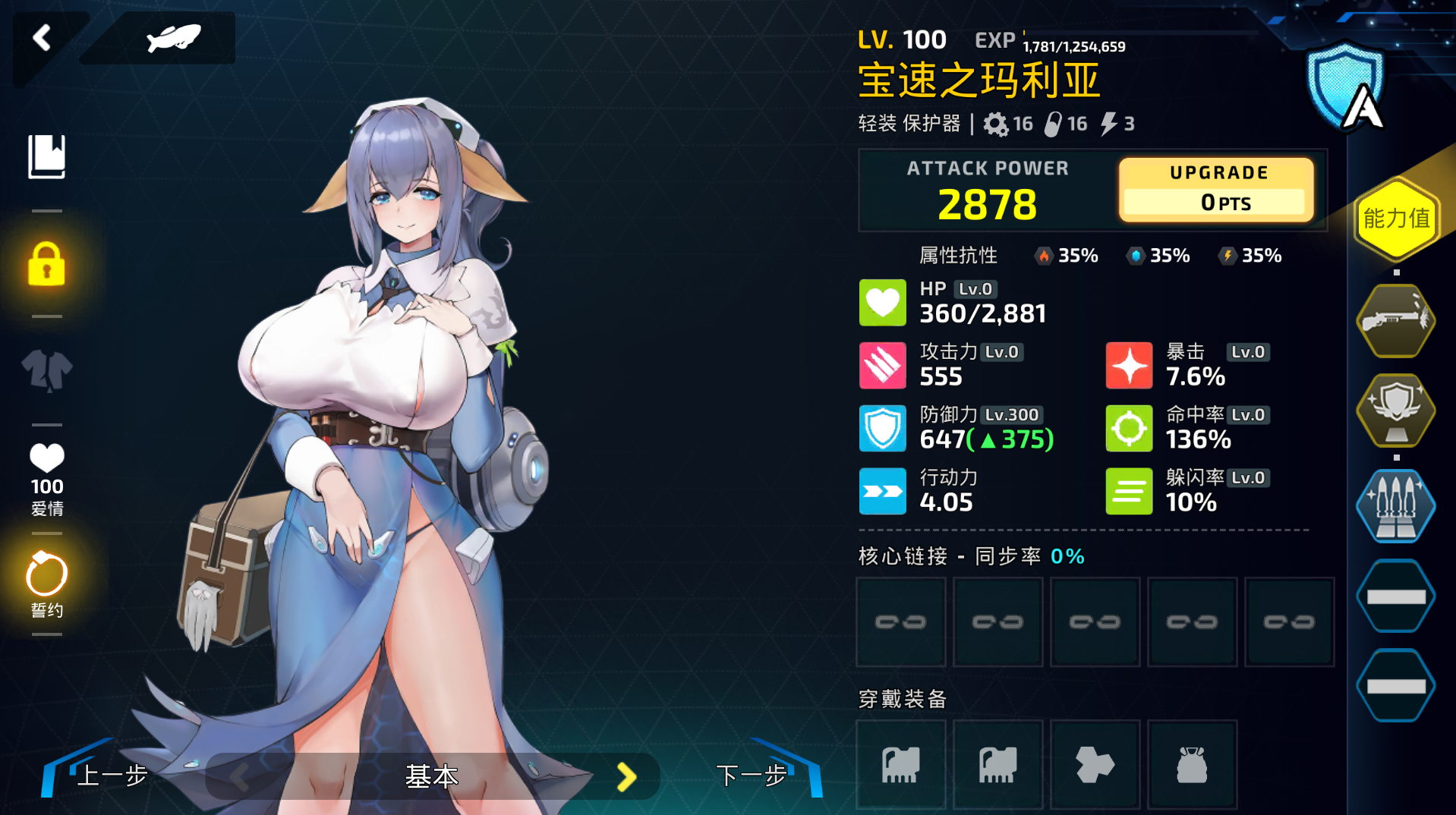Viewport: 1456px width, 815px height.
Task: Tap the green heart HP stat icon
Action: (882, 302)
